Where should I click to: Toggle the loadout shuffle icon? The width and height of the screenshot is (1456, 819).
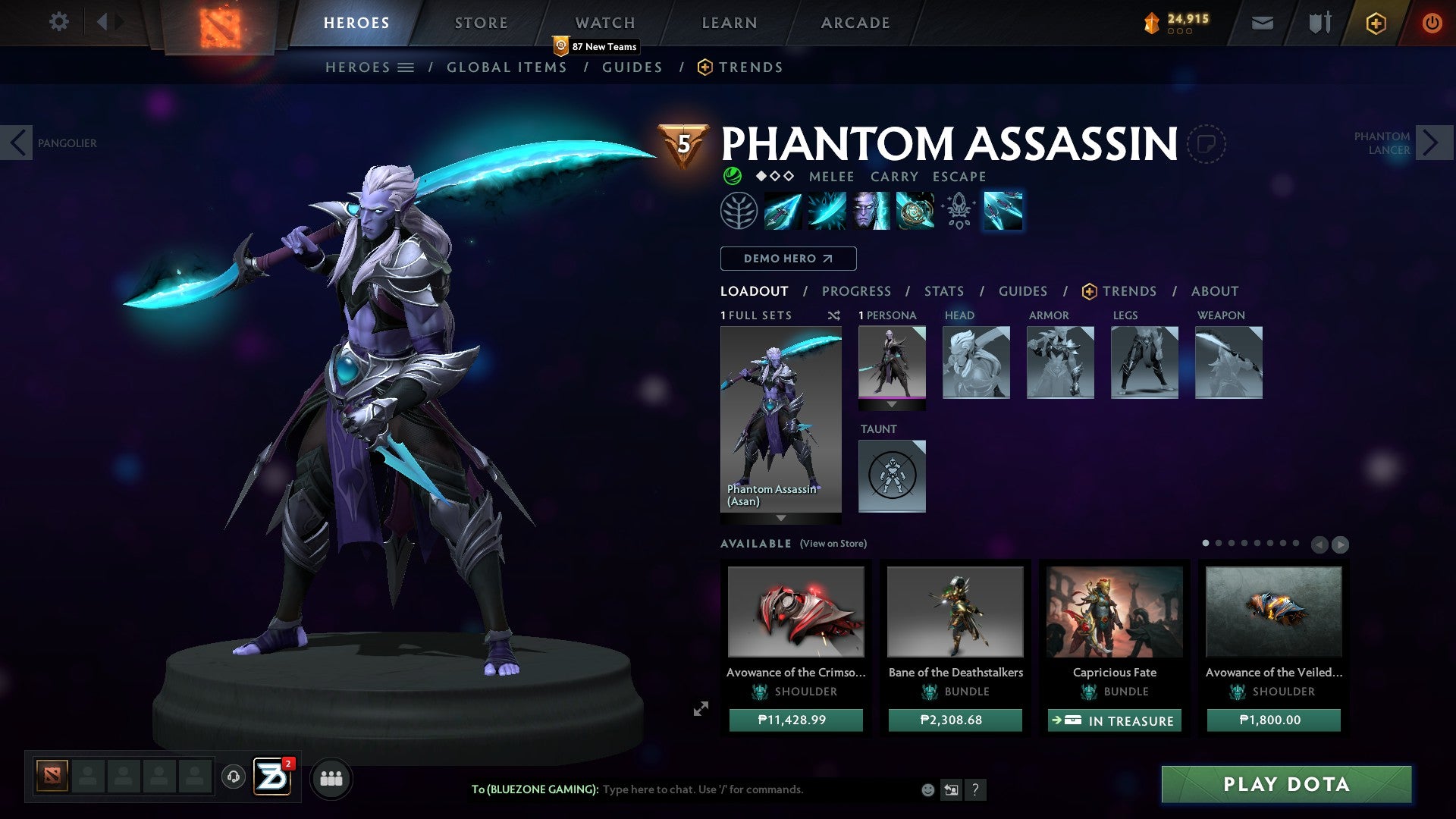point(833,315)
